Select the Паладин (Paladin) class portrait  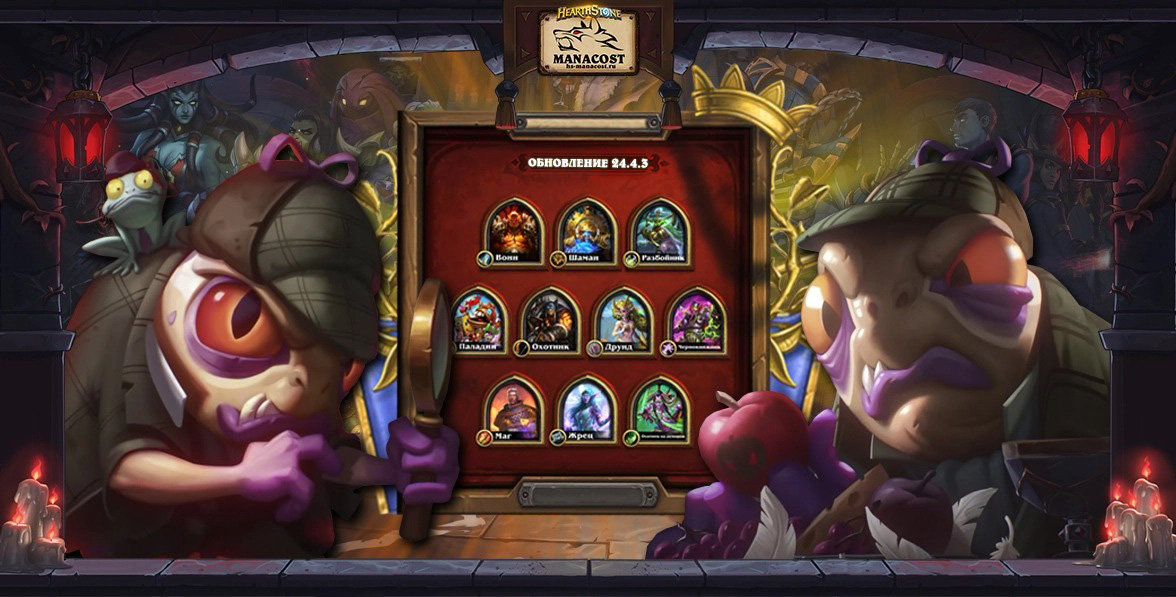pos(479,319)
